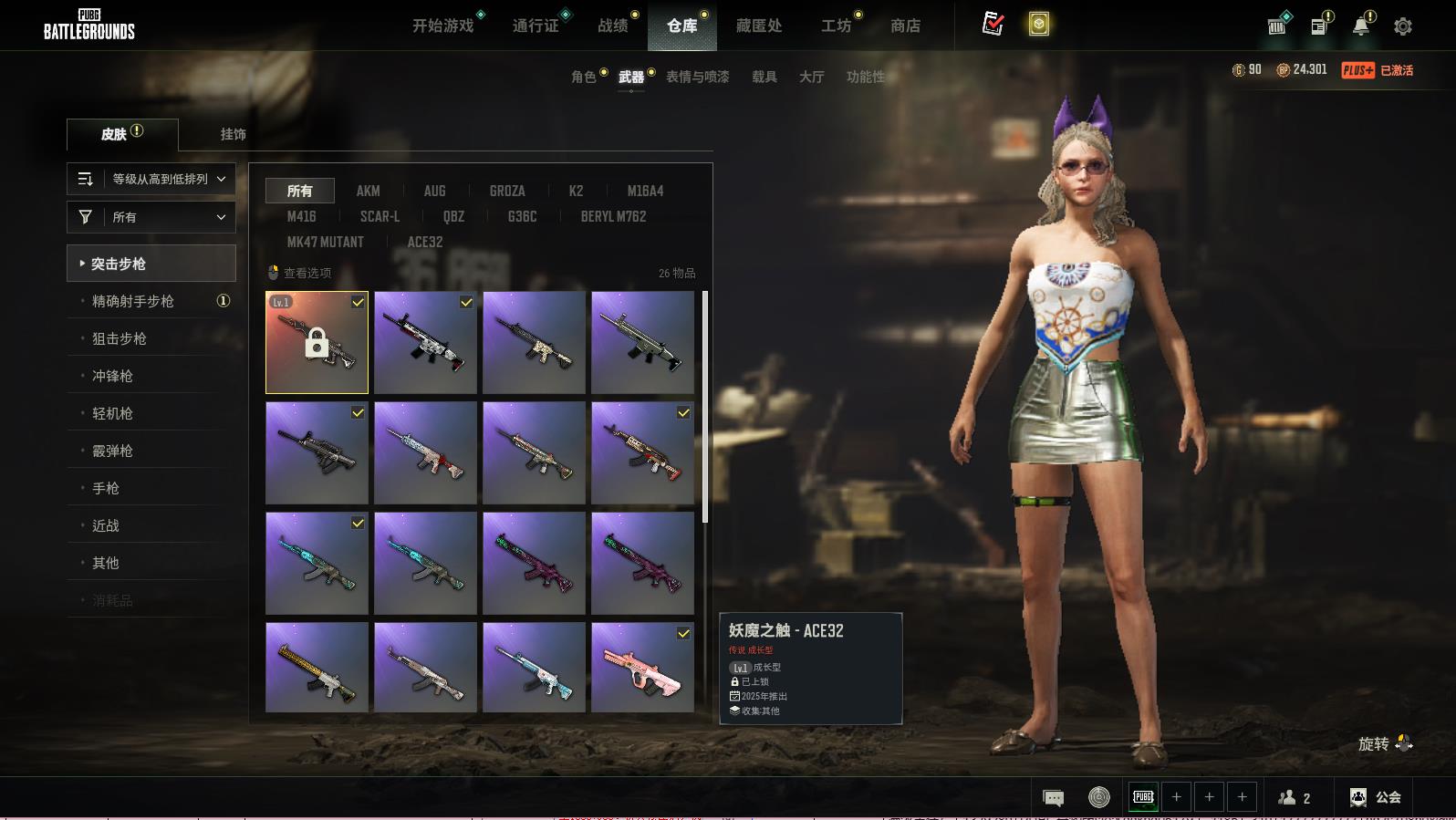
Task: Open the 商店 store page
Action: tap(905, 26)
